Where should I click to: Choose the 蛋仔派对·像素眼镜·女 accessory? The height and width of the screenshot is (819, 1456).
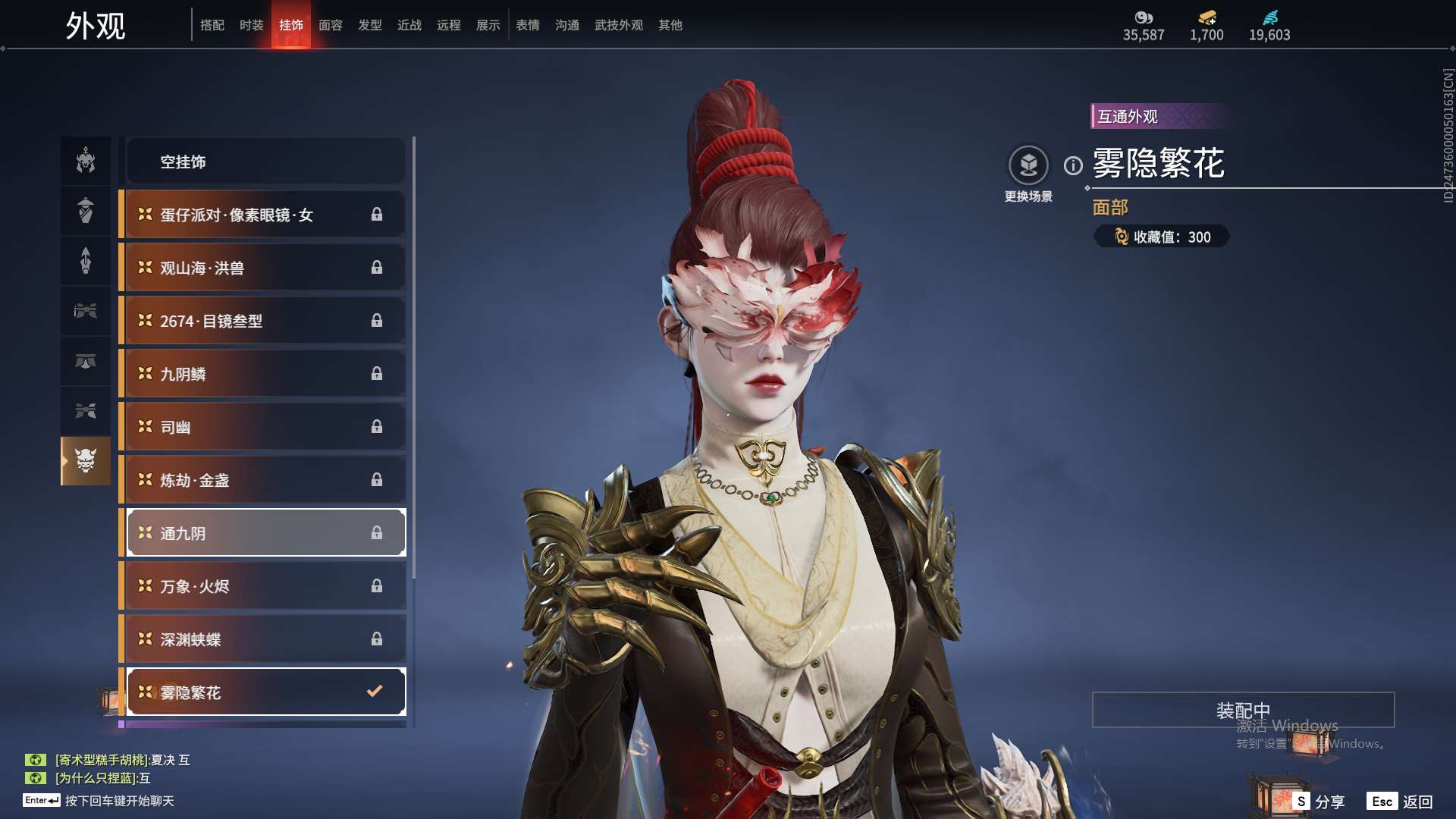(x=265, y=215)
